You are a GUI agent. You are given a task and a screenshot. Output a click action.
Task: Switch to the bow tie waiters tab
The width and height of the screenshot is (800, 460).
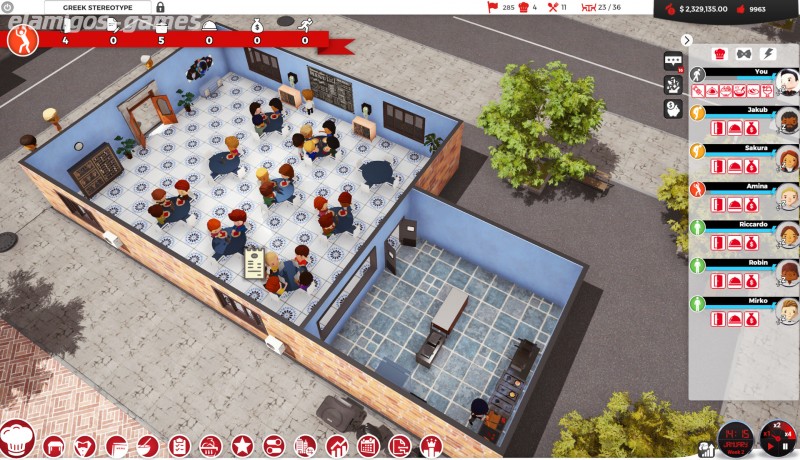pos(742,54)
